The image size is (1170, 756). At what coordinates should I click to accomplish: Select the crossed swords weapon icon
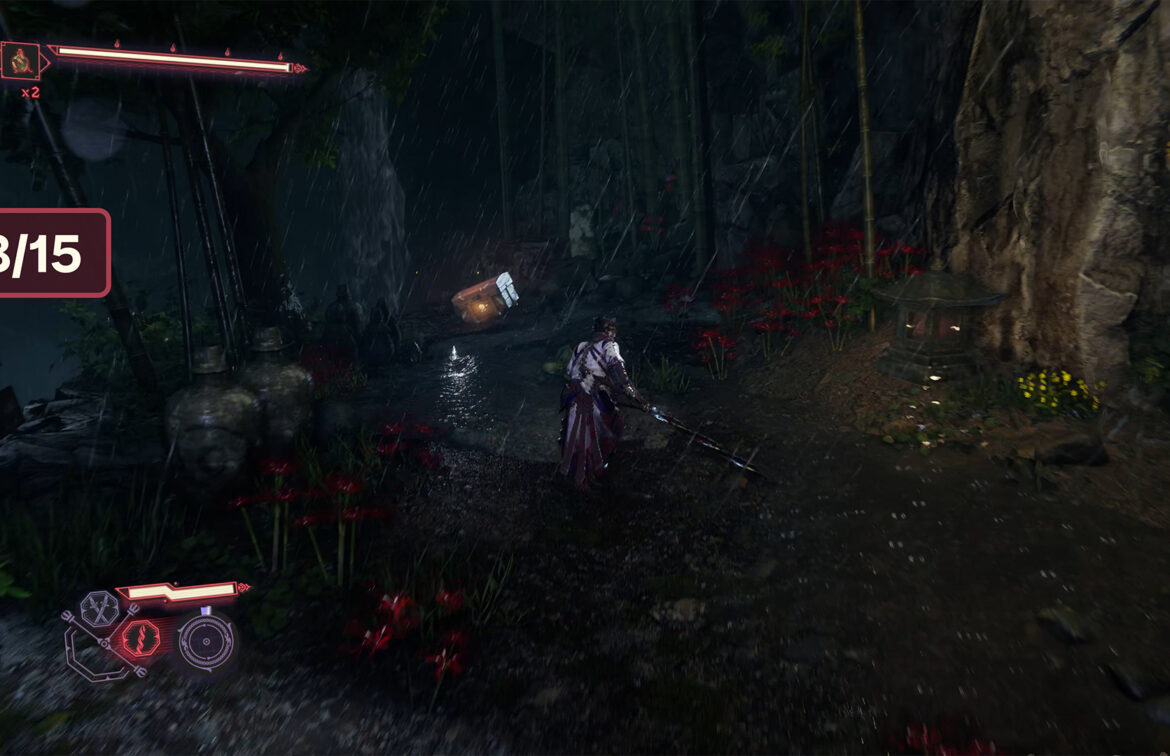100,607
